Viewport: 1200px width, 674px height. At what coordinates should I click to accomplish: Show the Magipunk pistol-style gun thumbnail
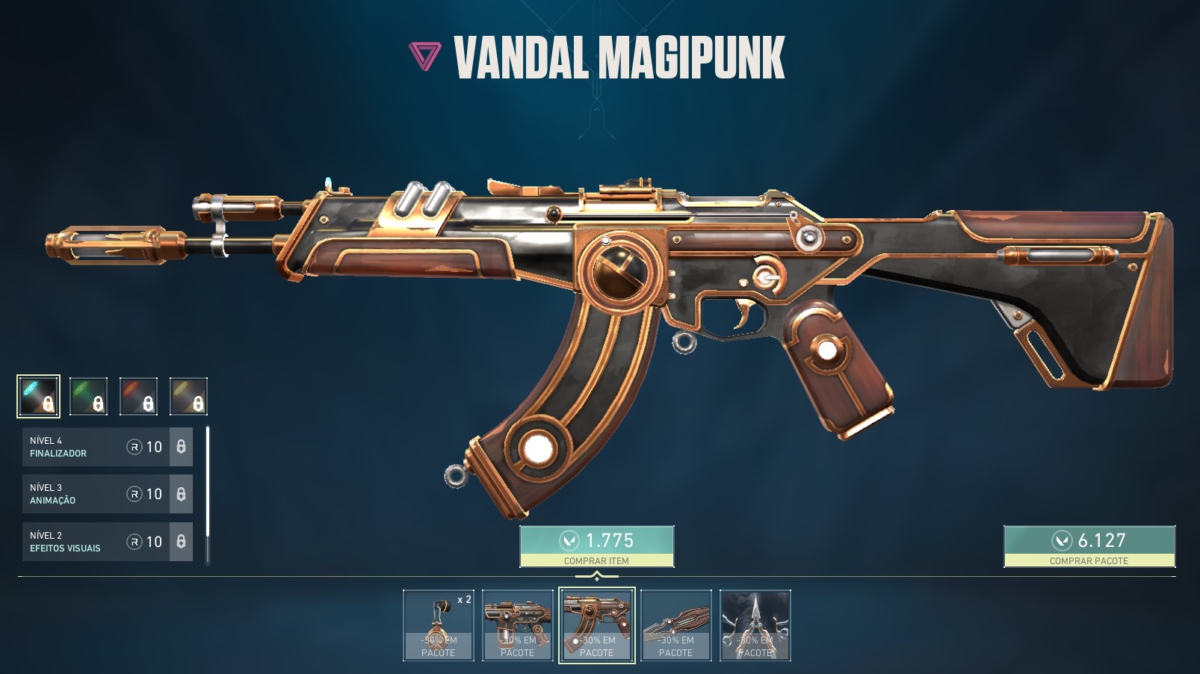tap(517, 625)
